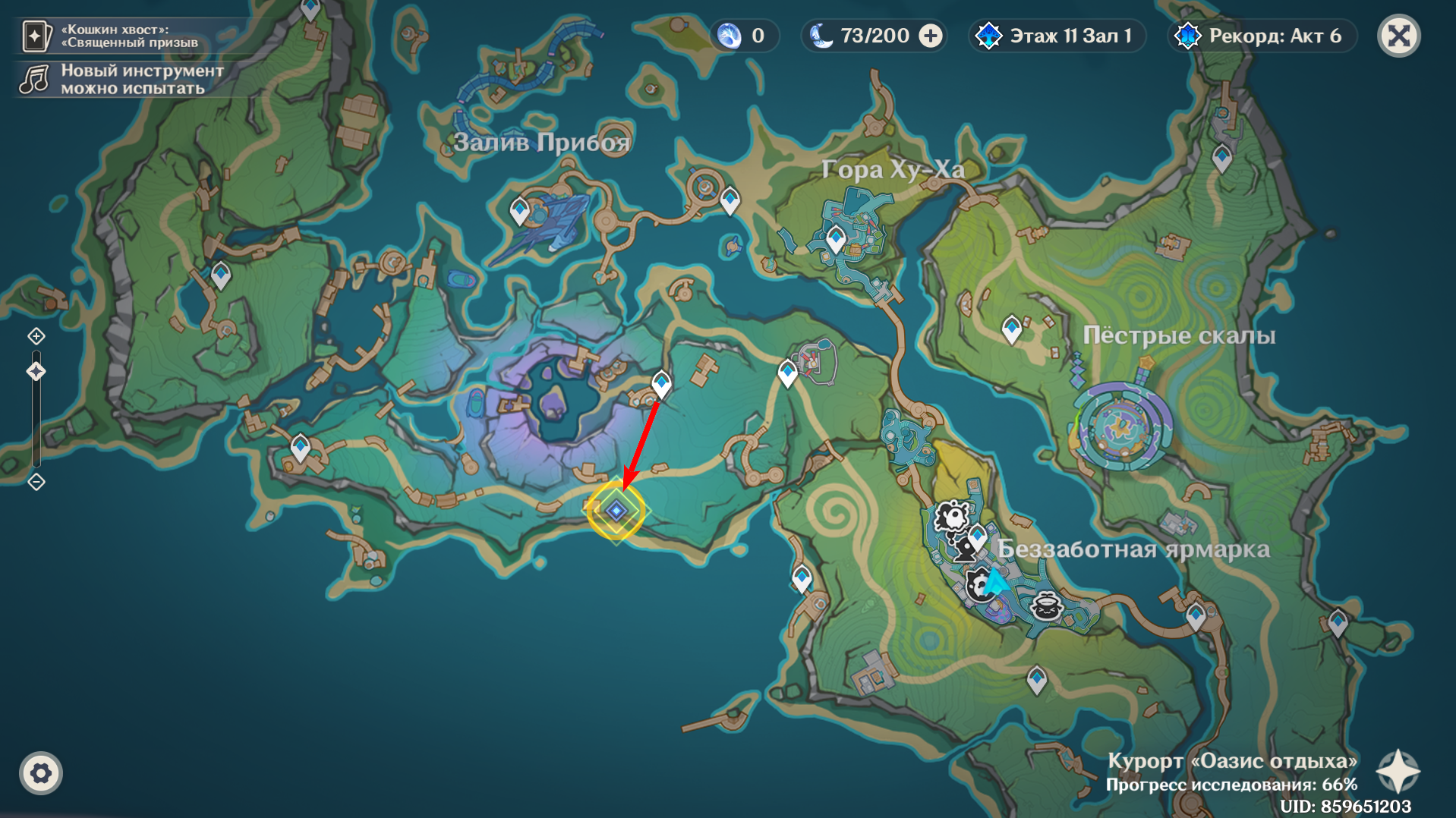
Task: Select waypoint beside Пёстрые скалы label
Action: pyautogui.click(x=1011, y=329)
